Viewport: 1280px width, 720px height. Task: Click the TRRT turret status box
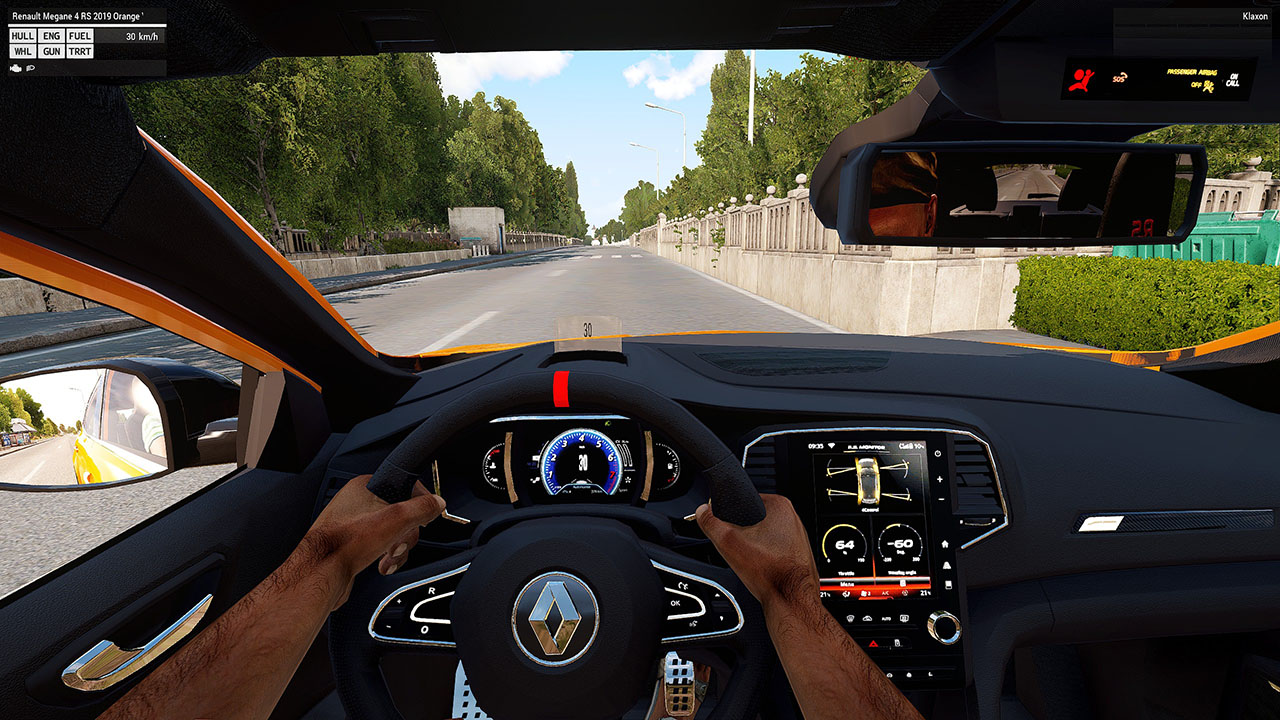pos(80,51)
